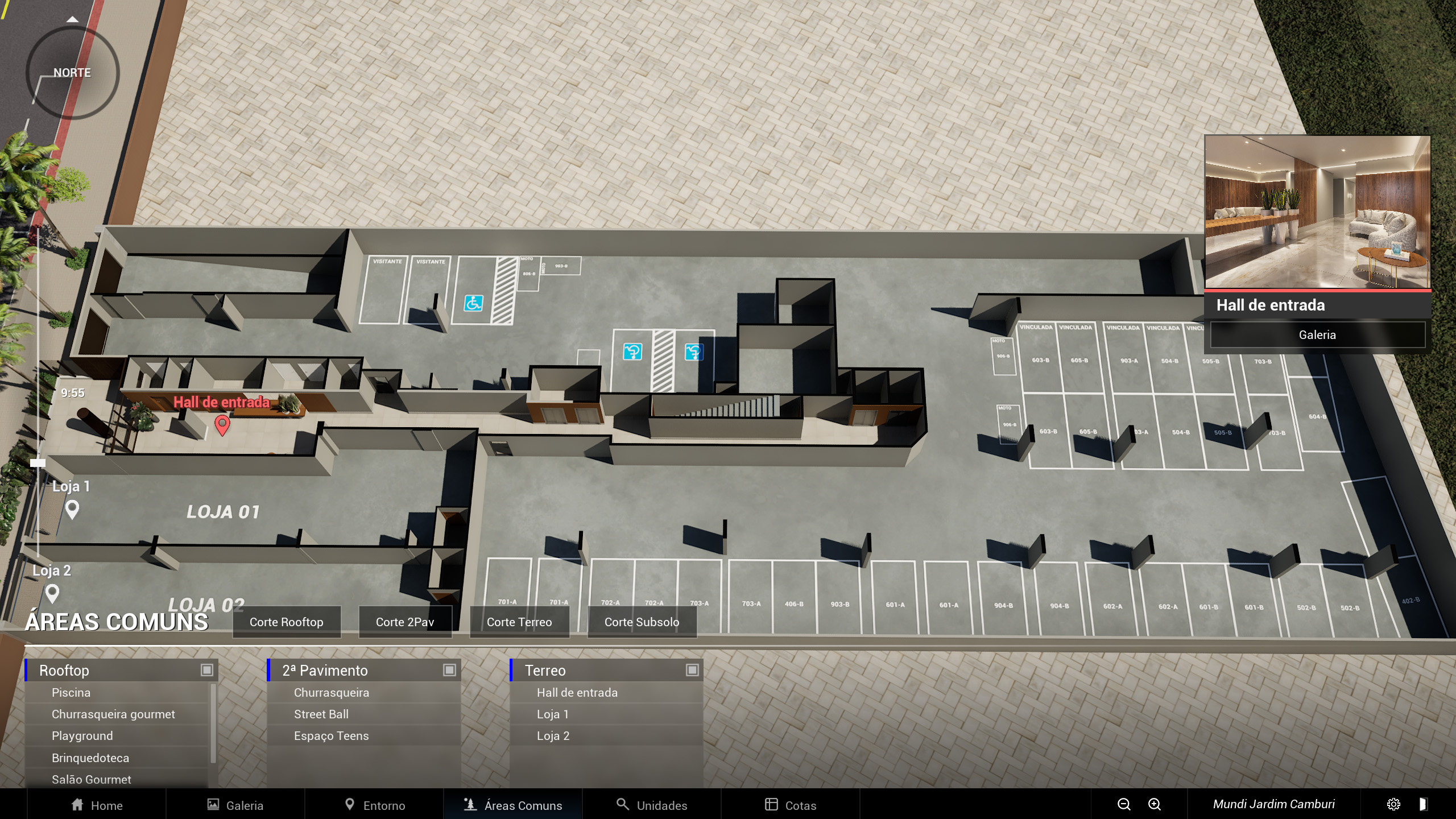Image resolution: width=1456 pixels, height=819 pixels.
Task: Select Piscina in the Rooftop list
Action: [x=71, y=693]
